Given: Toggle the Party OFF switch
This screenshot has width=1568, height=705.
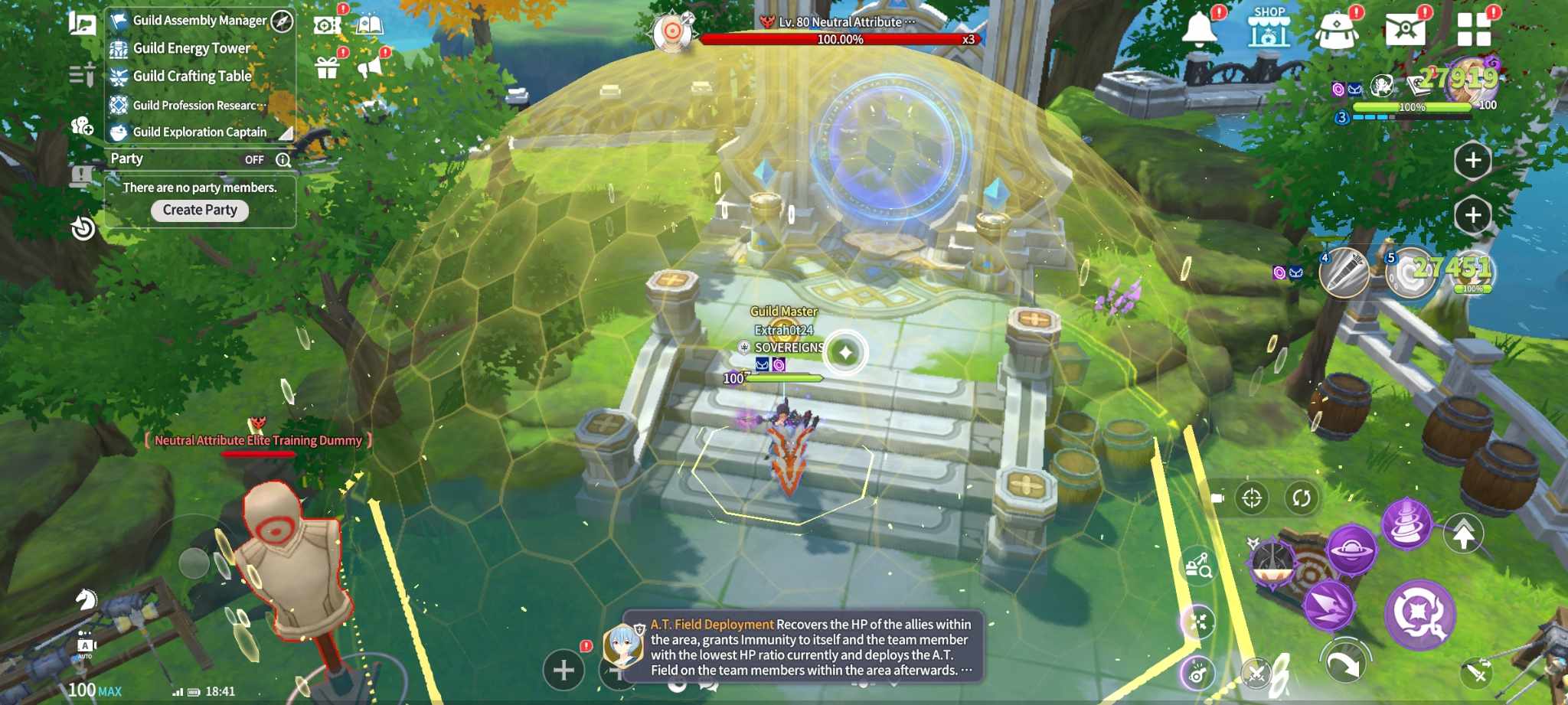Looking at the screenshot, I should (x=254, y=159).
